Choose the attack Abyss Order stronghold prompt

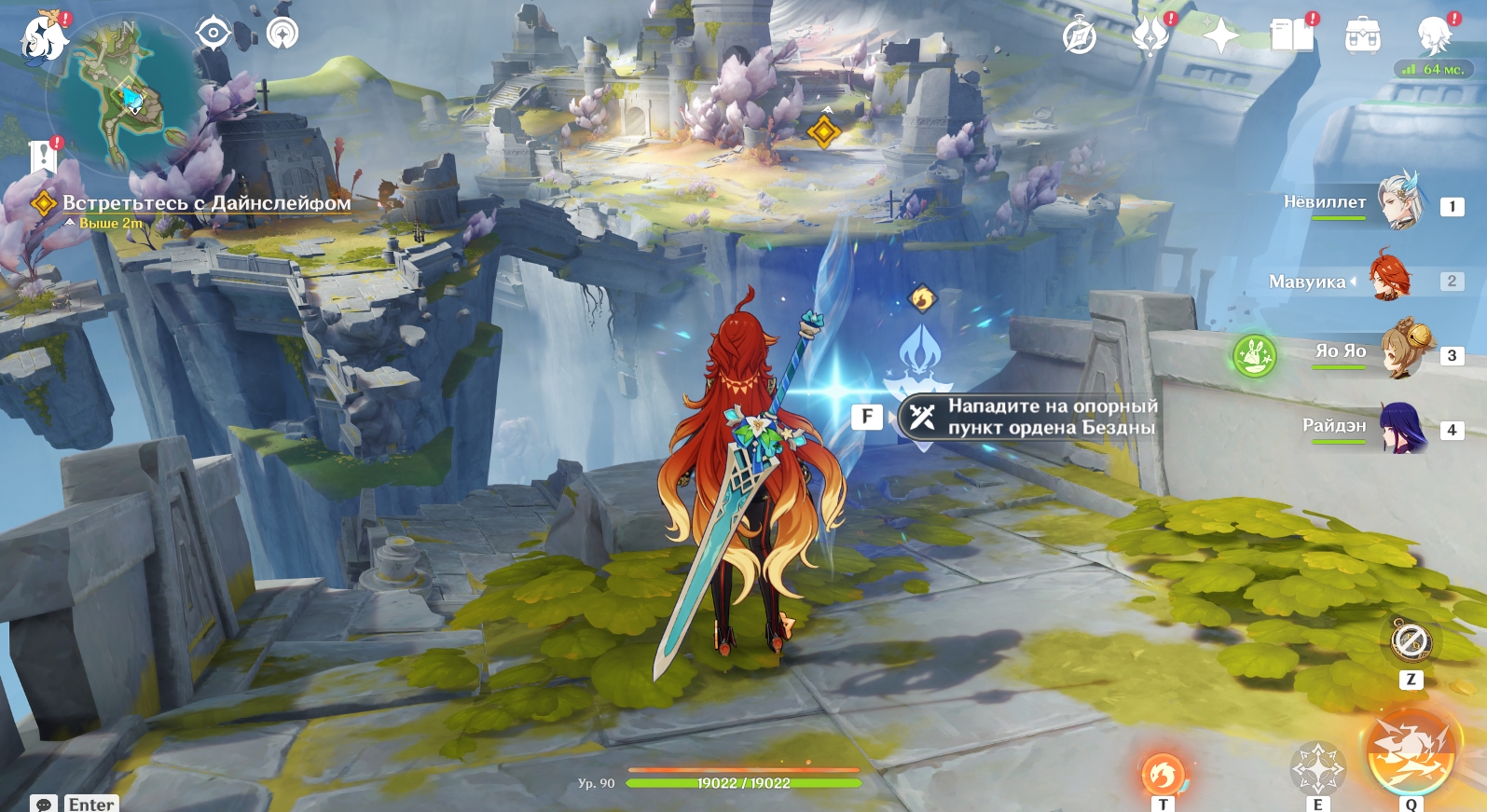click(x=1028, y=417)
